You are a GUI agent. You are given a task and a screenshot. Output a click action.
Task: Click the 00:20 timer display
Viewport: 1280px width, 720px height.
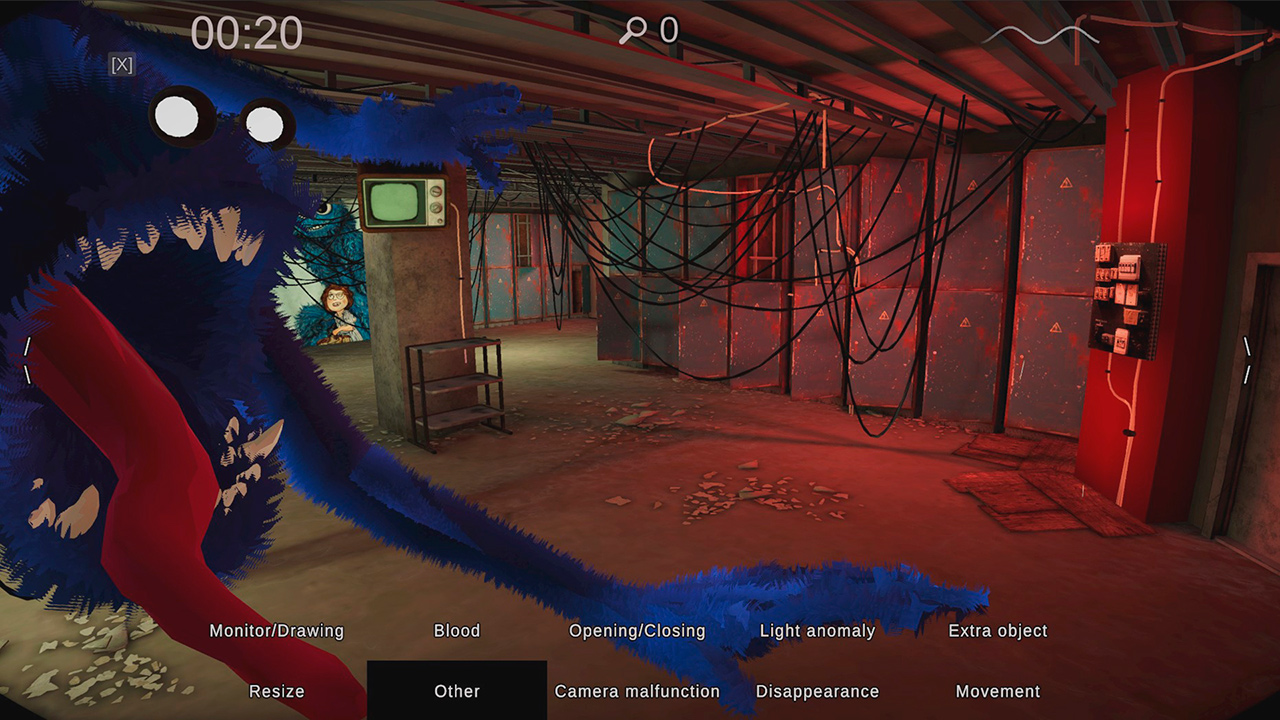point(247,31)
